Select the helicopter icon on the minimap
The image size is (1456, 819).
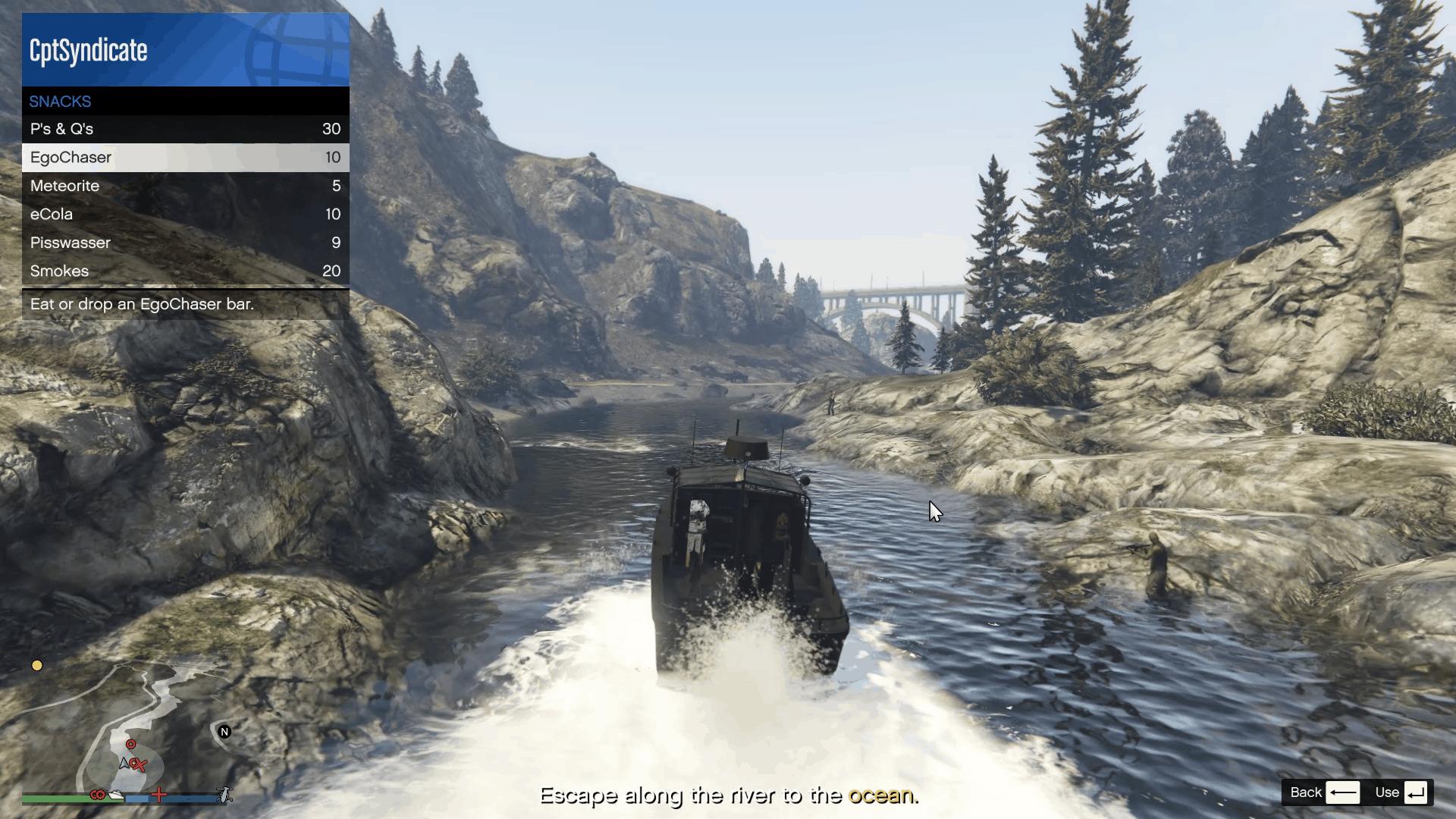tap(224, 795)
